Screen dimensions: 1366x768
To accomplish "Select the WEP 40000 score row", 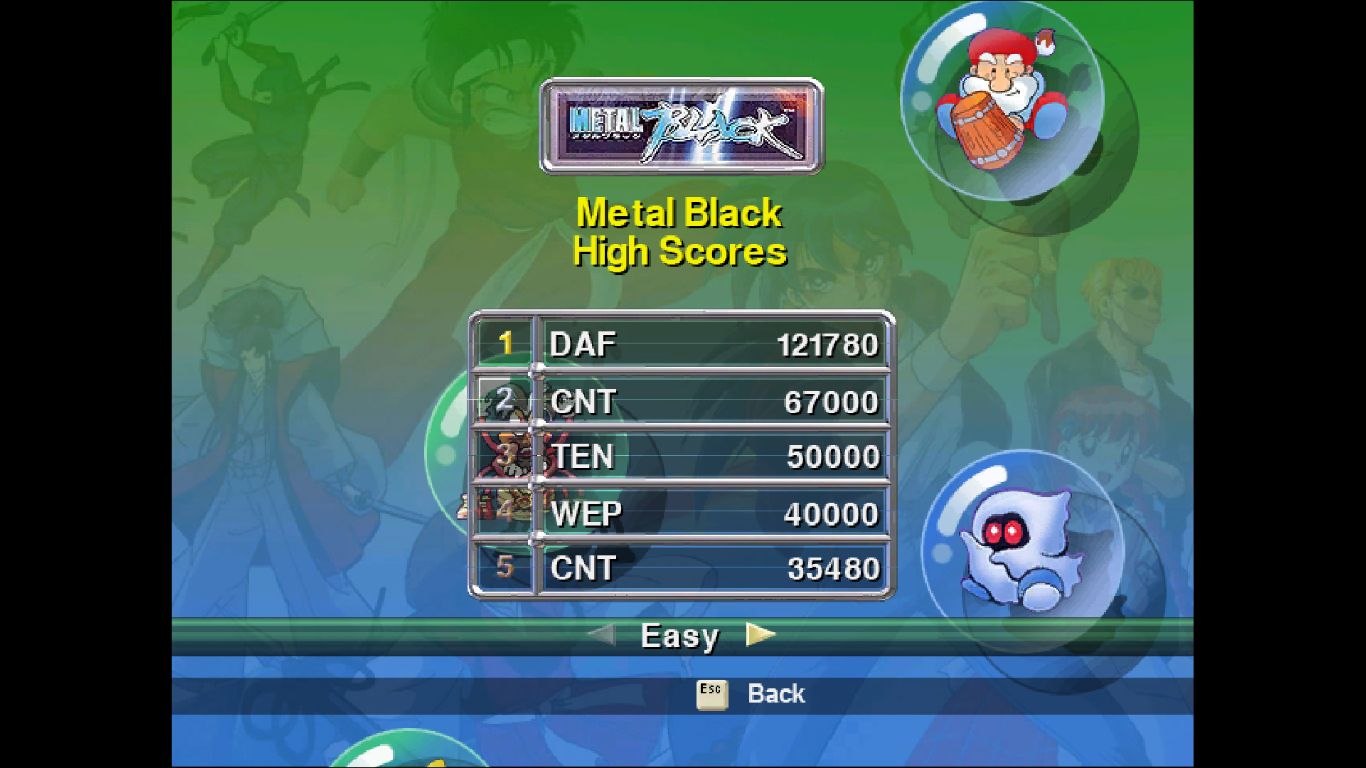I will click(x=682, y=514).
